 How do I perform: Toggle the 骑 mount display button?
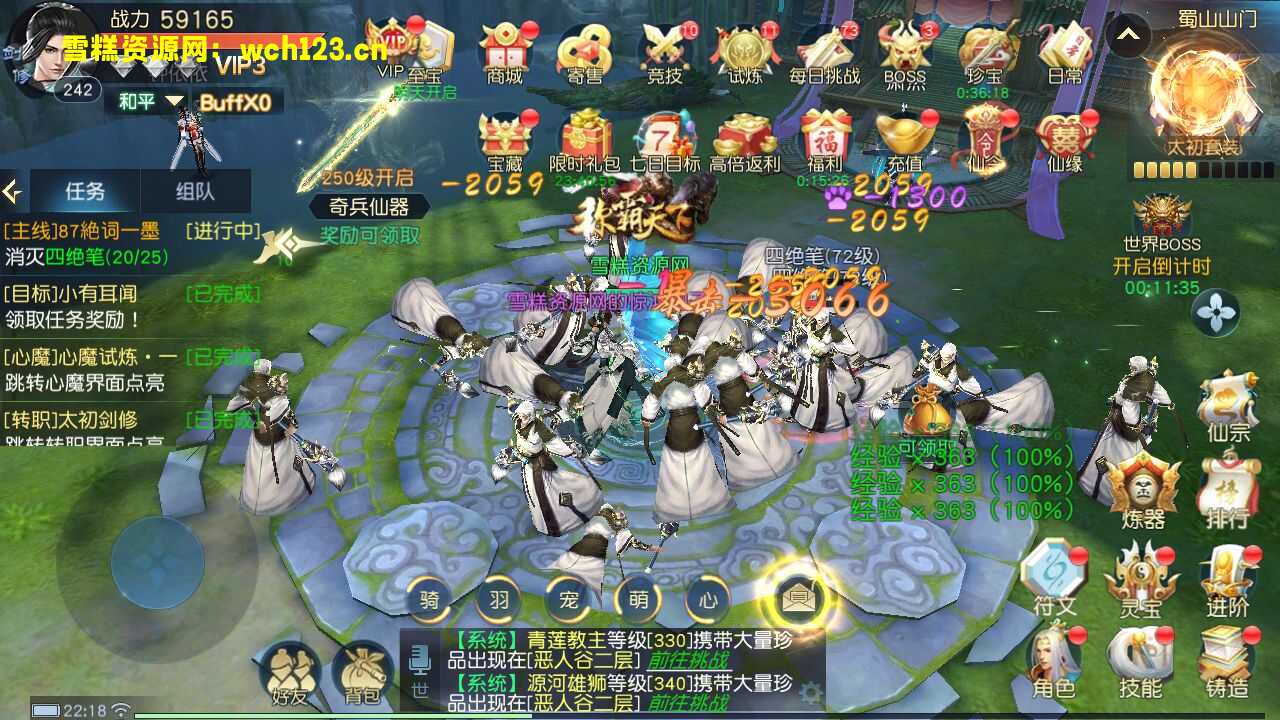pyautogui.click(x=428, y=601)
